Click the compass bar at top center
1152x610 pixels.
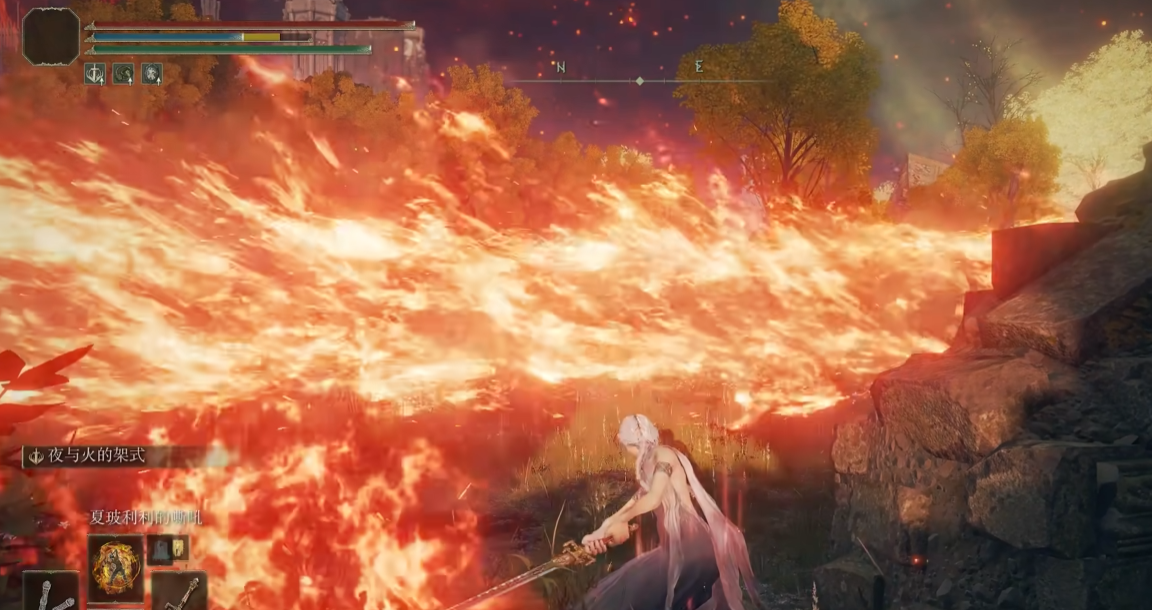point(639,80)
